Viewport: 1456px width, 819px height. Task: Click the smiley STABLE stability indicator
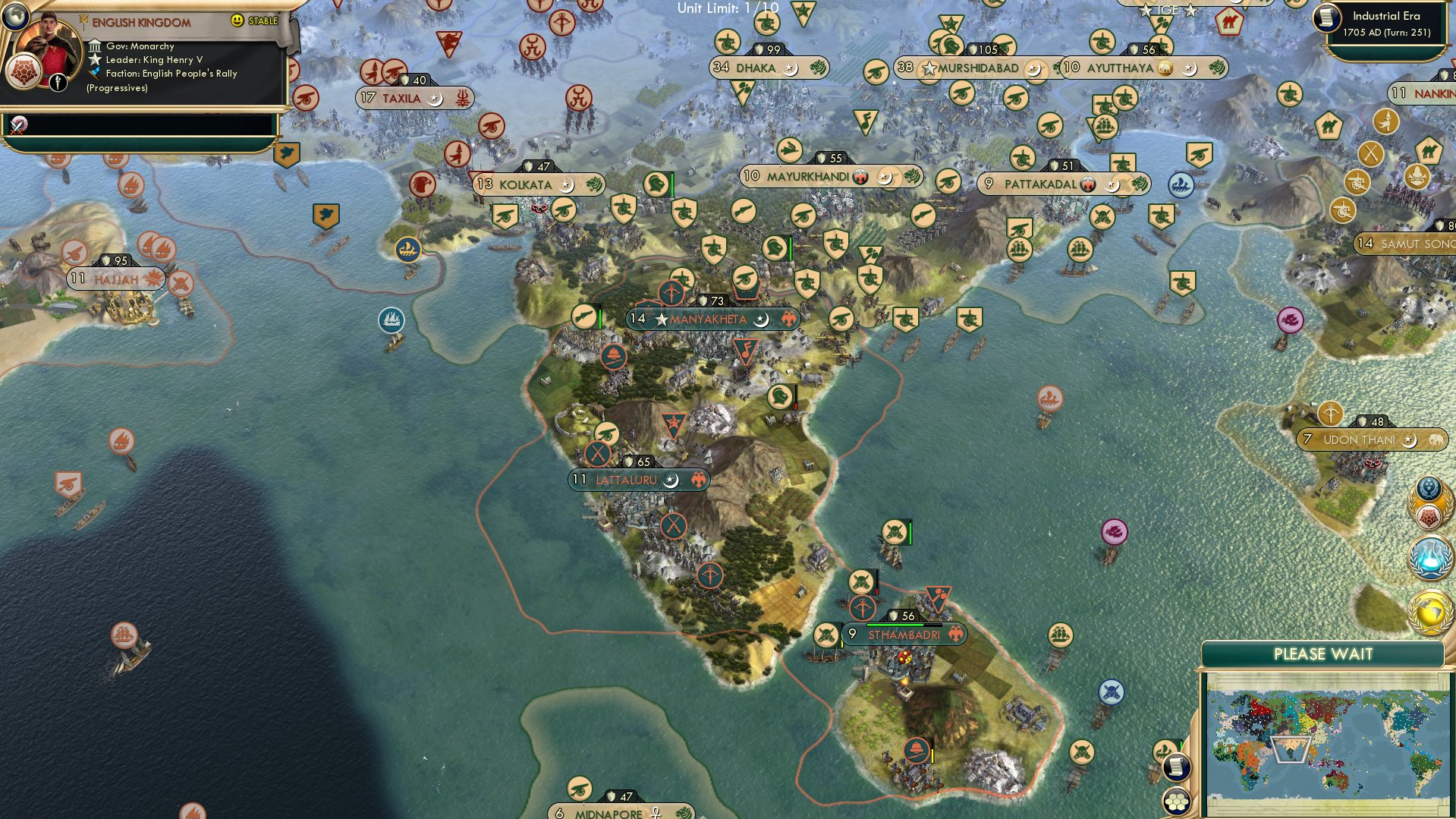point(237,20)
